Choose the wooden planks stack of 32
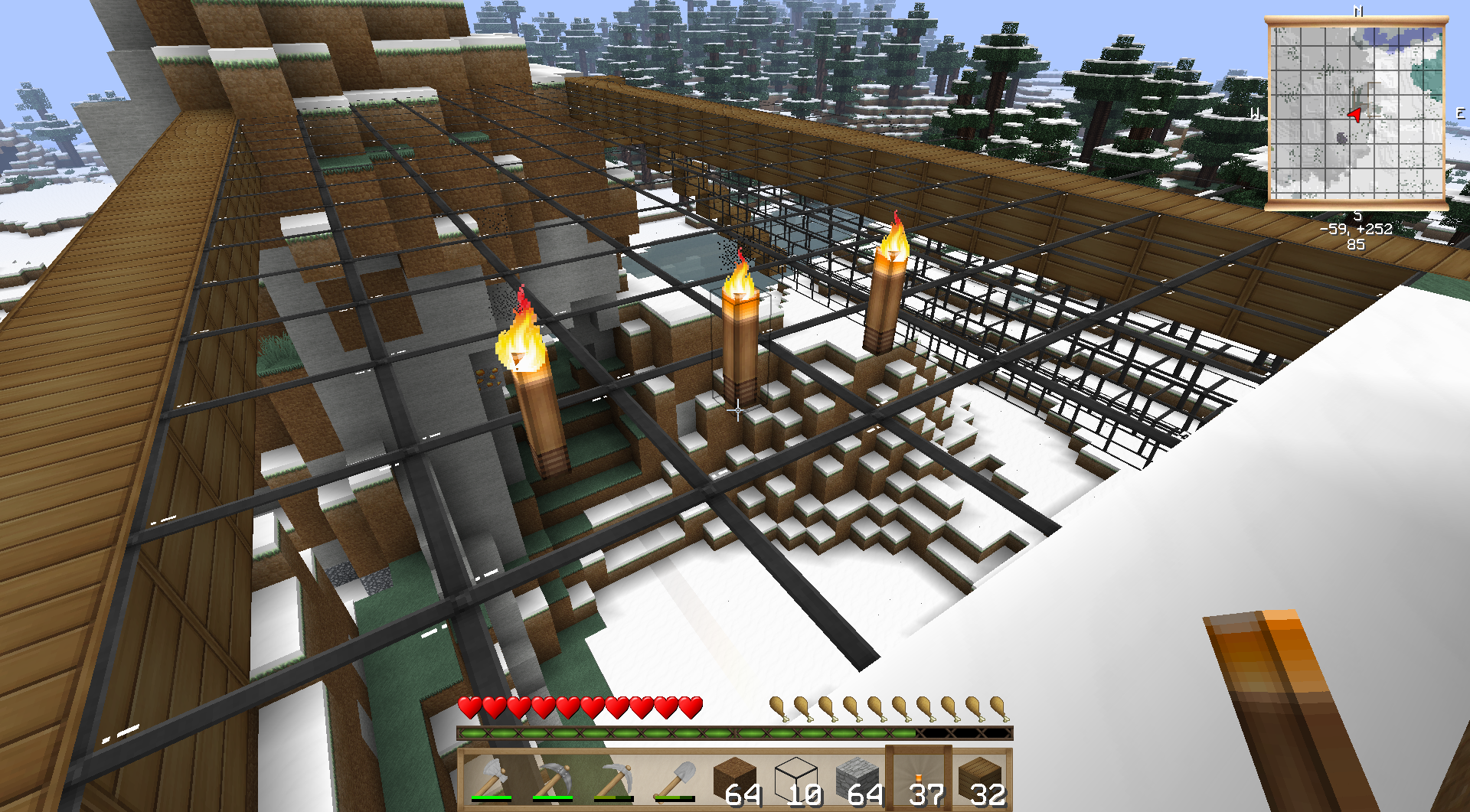1470x812 pixels. click(x=980, y=779)
